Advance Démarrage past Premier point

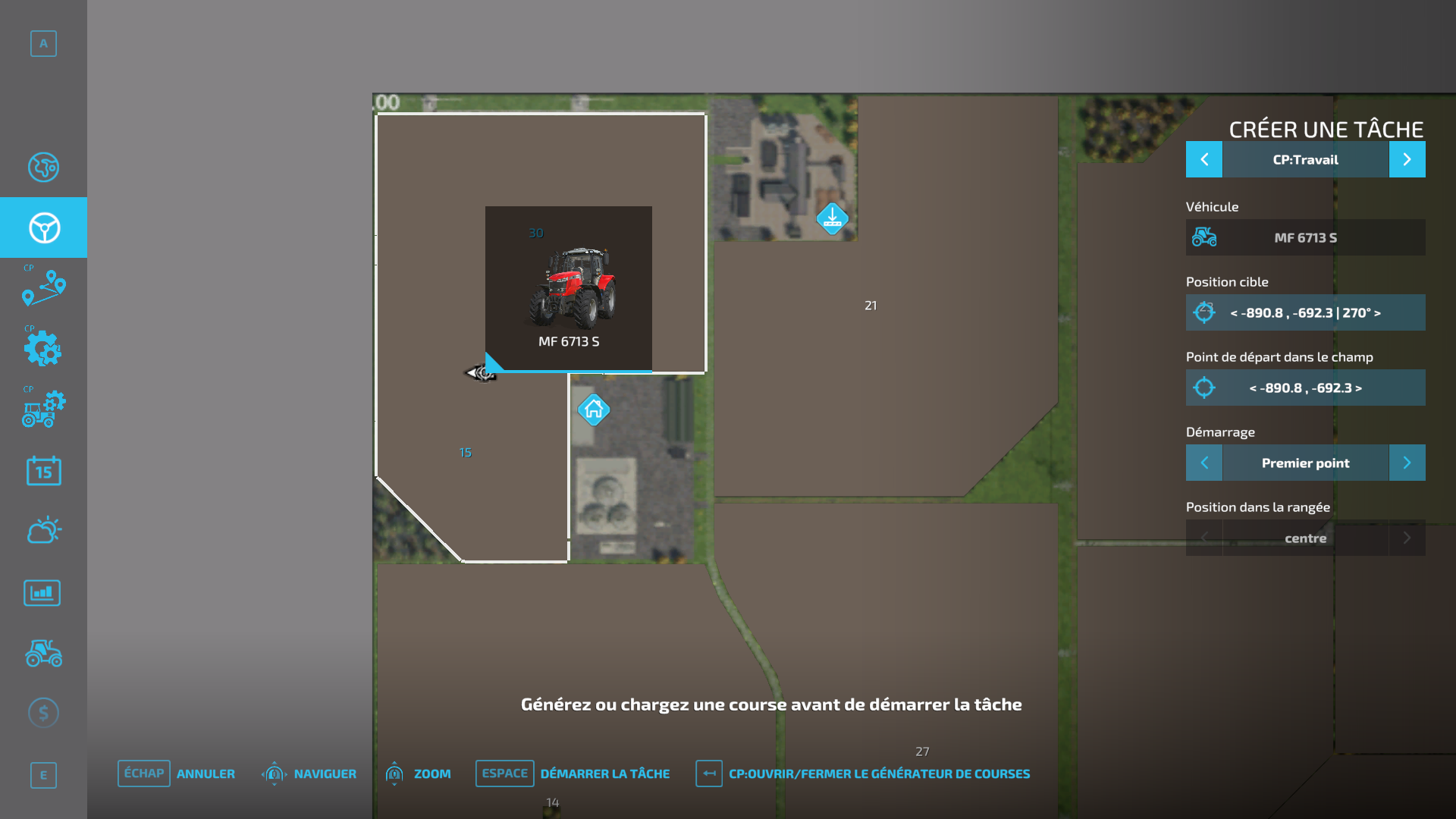click(1407, 463)
